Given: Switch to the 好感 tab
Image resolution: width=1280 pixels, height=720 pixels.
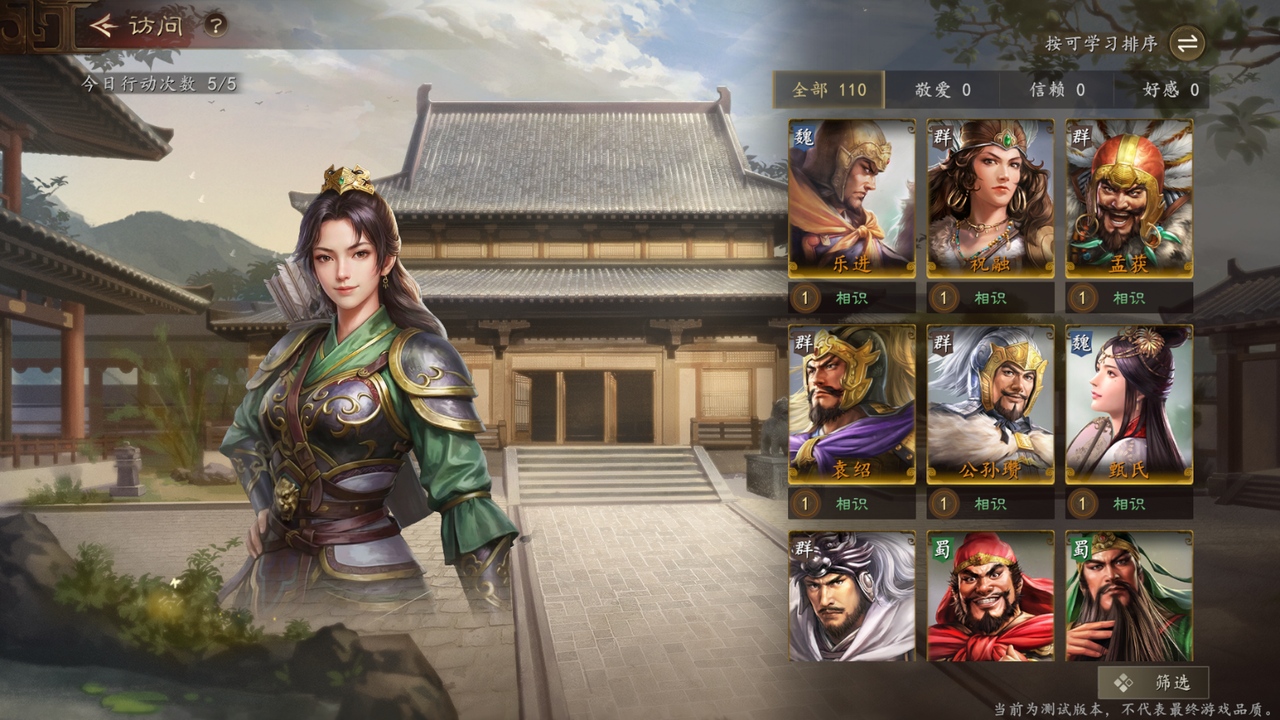Looking at the screenshot, I should point(1171,90).
